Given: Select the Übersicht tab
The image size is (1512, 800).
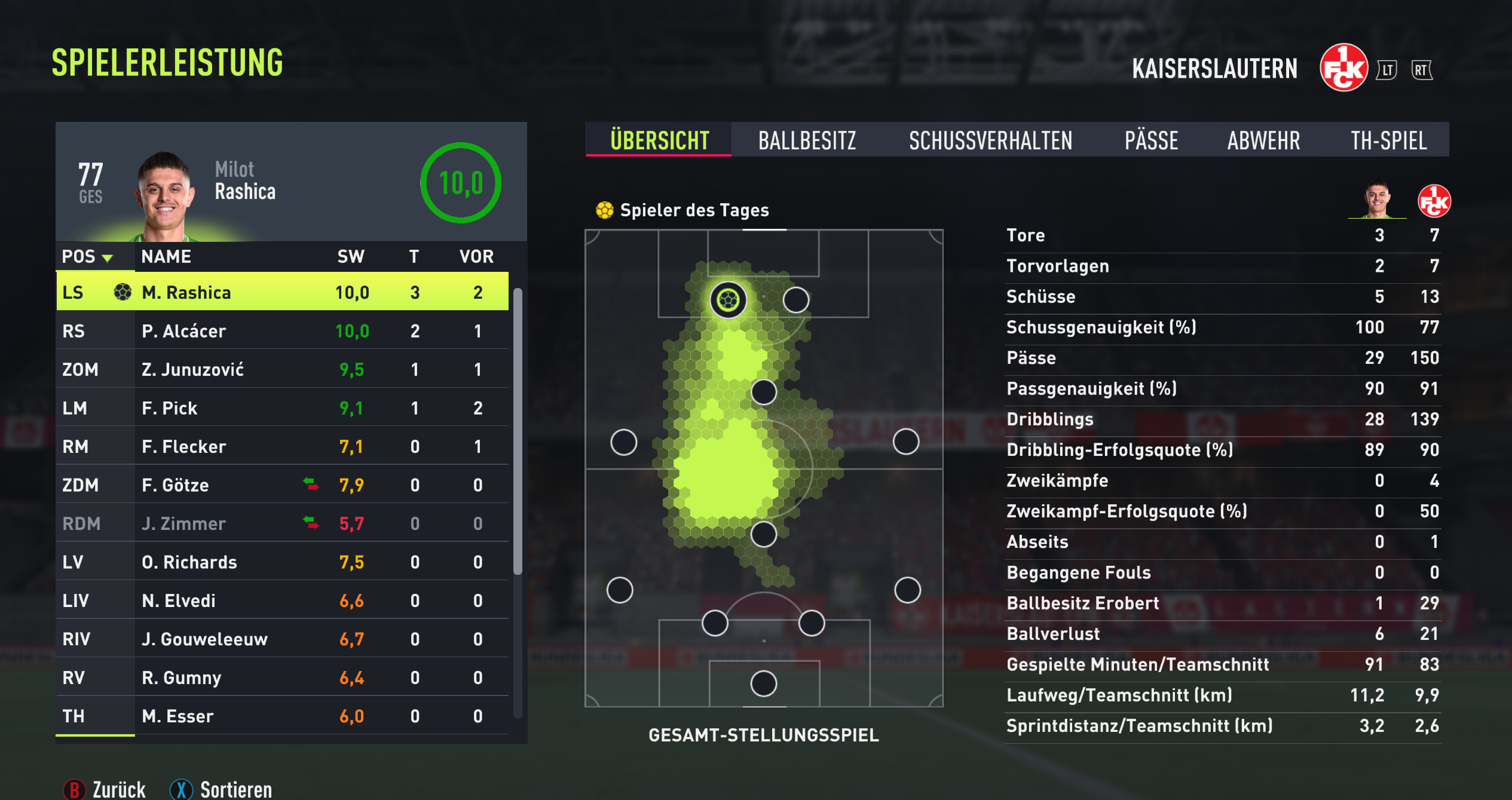Looking at the screenshot, I should (x=659, y=140).
